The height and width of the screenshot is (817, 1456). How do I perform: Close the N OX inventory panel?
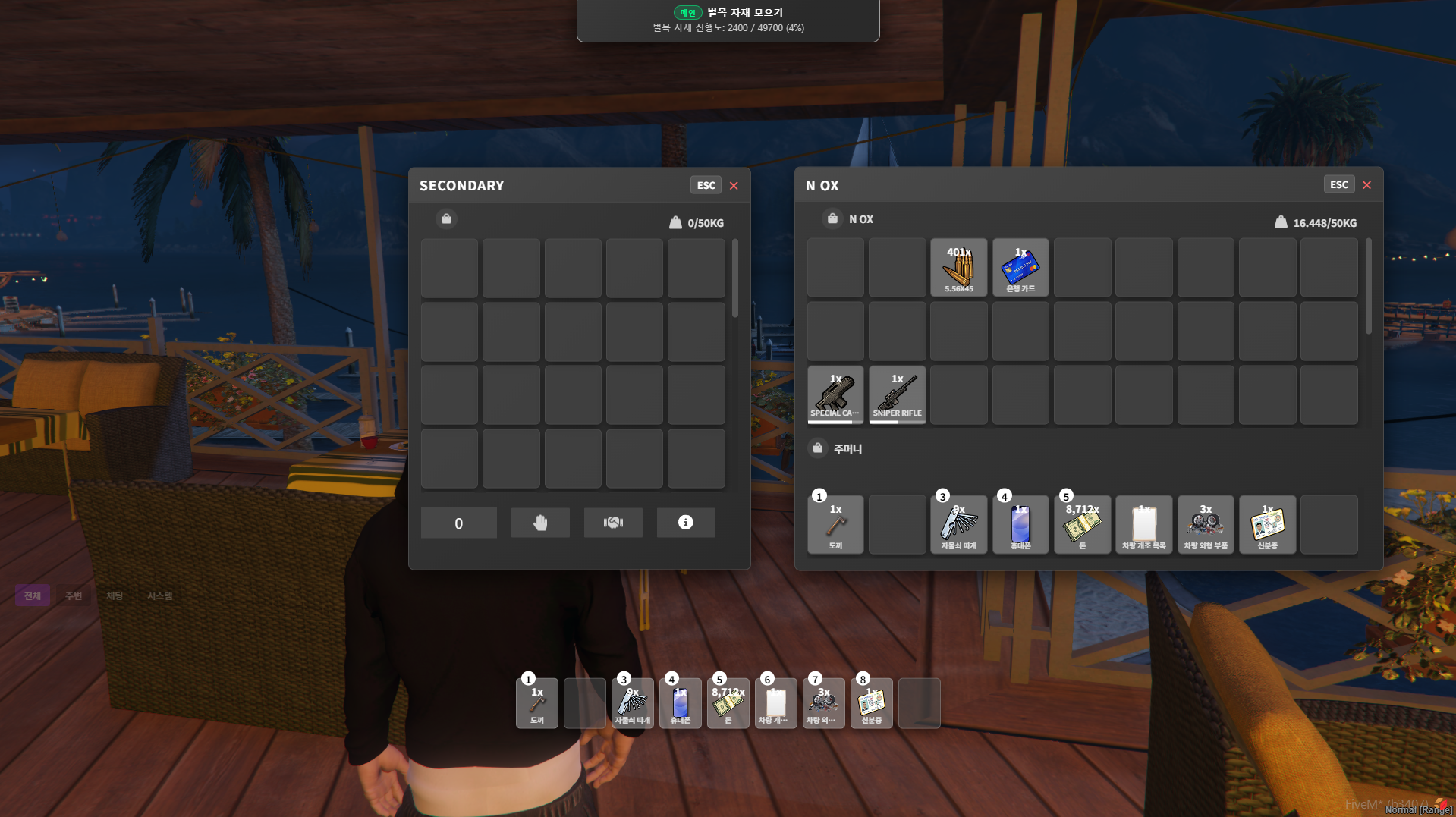click(1366, 185)
